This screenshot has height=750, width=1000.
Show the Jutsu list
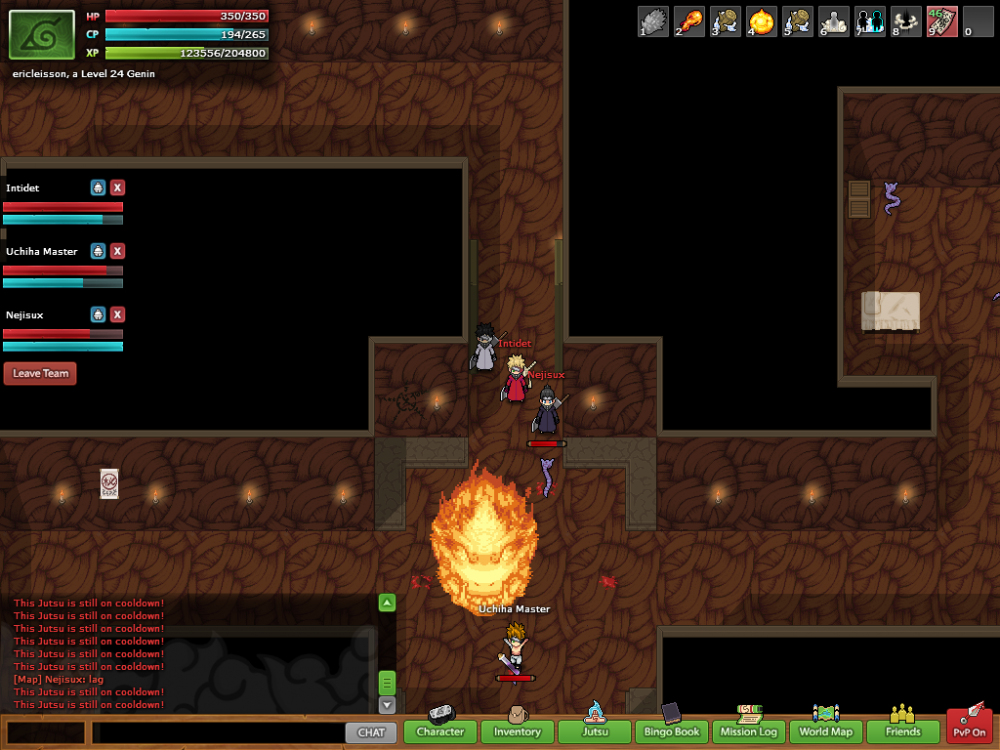[x=594, y=732]
